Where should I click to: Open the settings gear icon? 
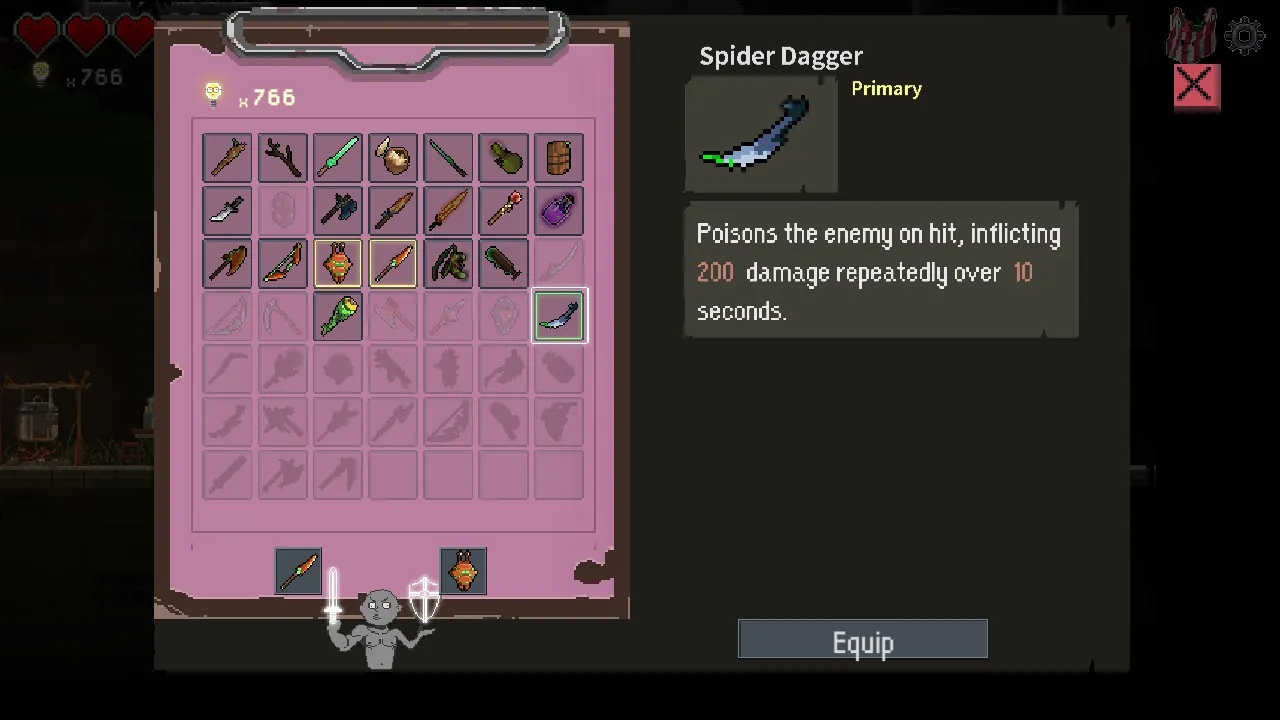coord(1243,37)
